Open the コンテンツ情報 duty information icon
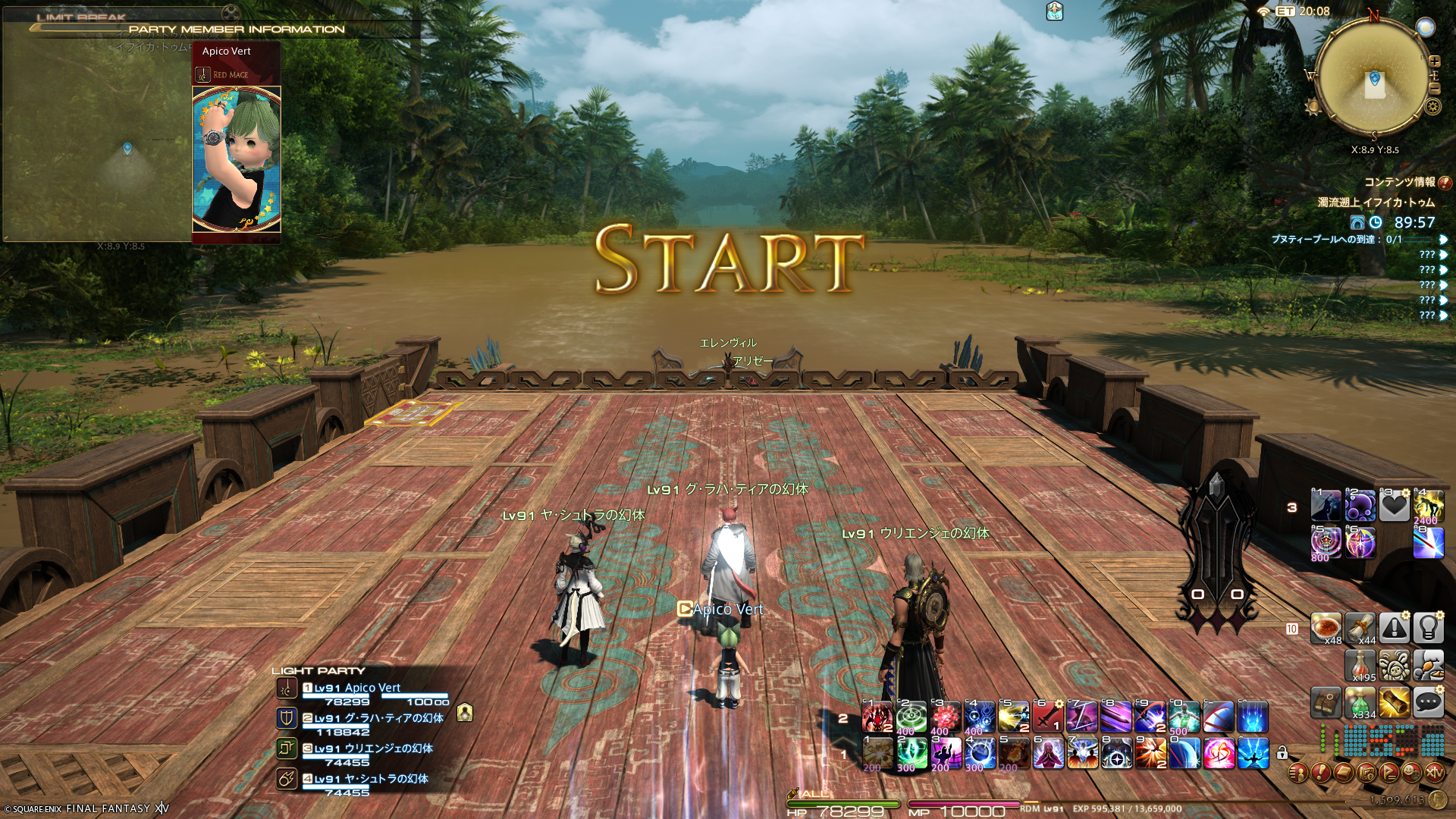The height and width of the screenshot is (819, 1456). [x=1444, y=183]
